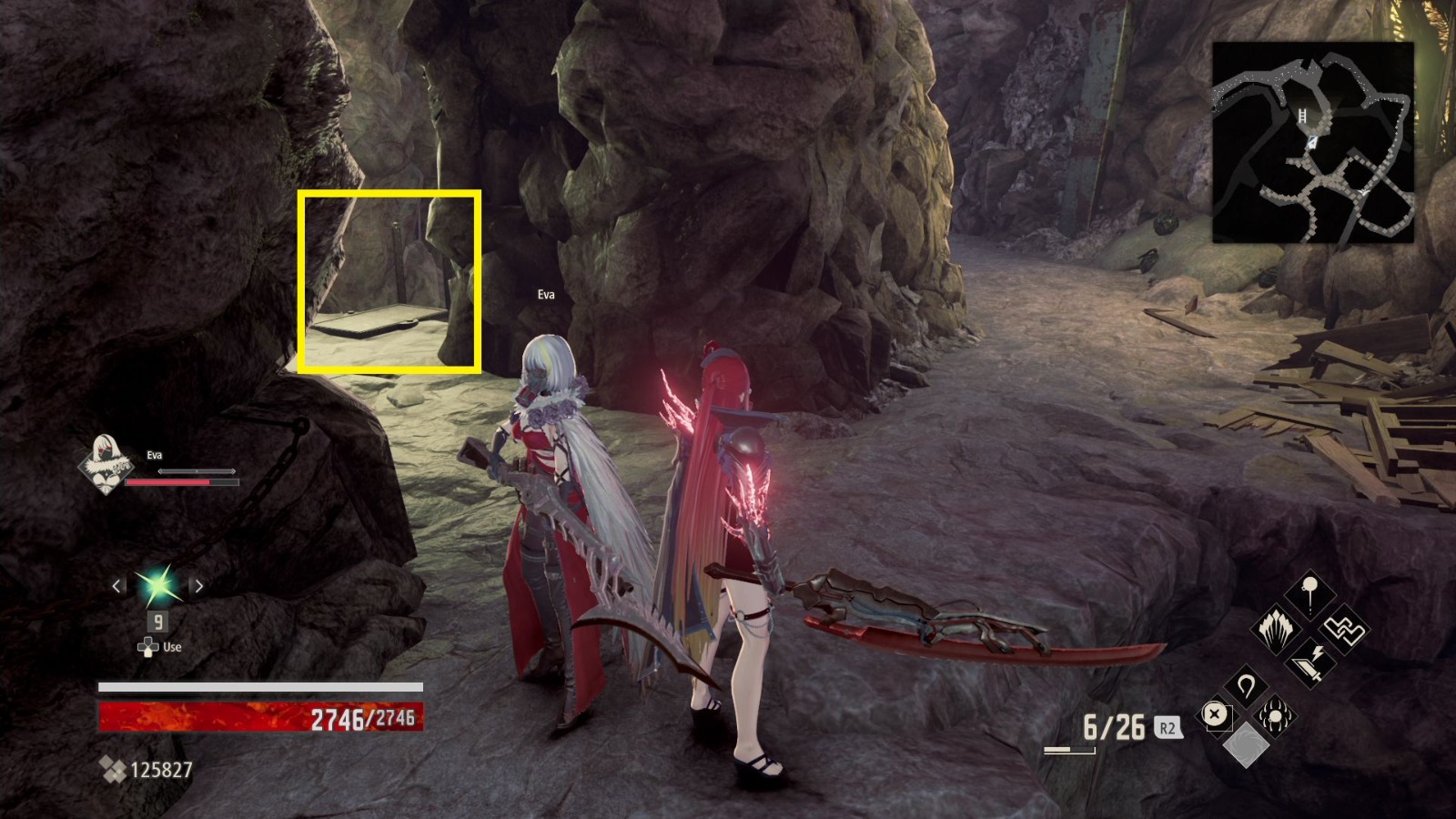This screenshot has height=819, width=1456.
Task: Click the left arrow on item selector
Action: click(x=116, y=587)
